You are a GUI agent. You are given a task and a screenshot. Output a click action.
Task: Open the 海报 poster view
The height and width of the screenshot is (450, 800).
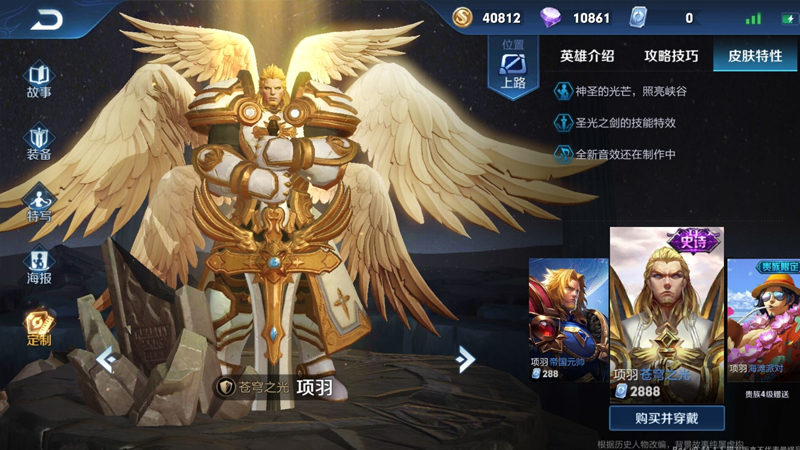click(x=39, y=266)
